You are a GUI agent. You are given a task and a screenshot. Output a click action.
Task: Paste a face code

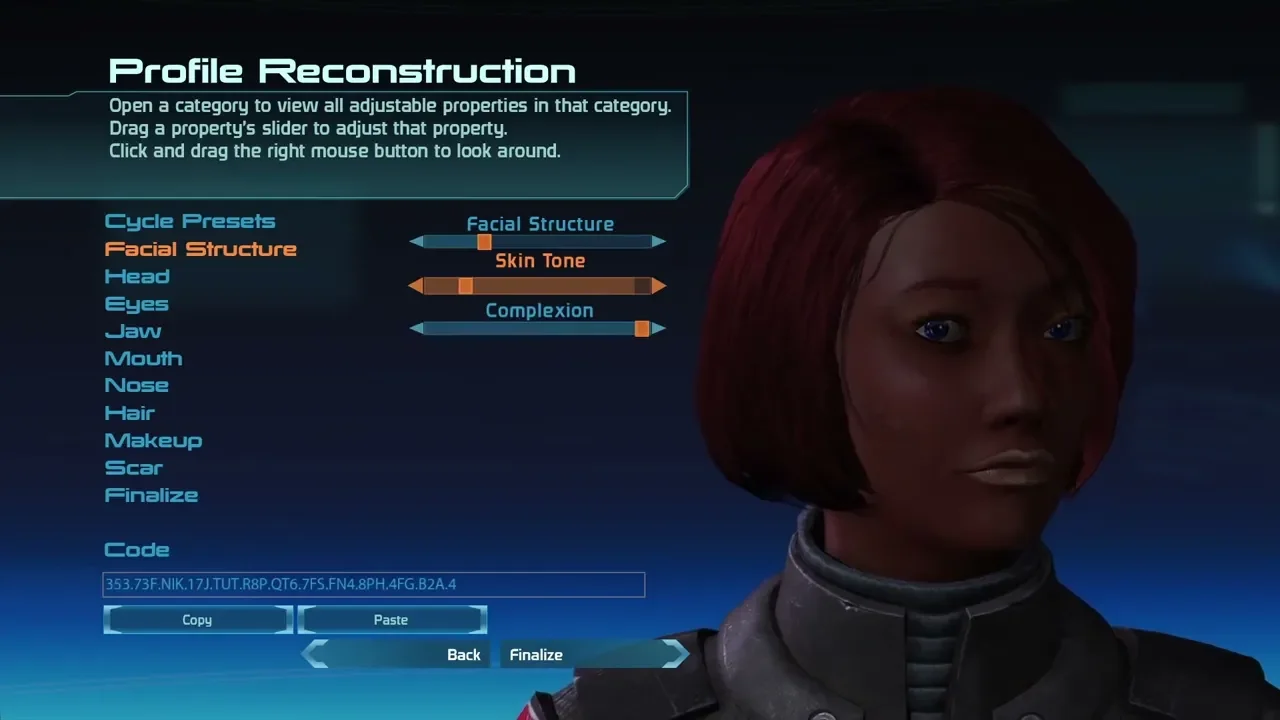click(391, 620)
